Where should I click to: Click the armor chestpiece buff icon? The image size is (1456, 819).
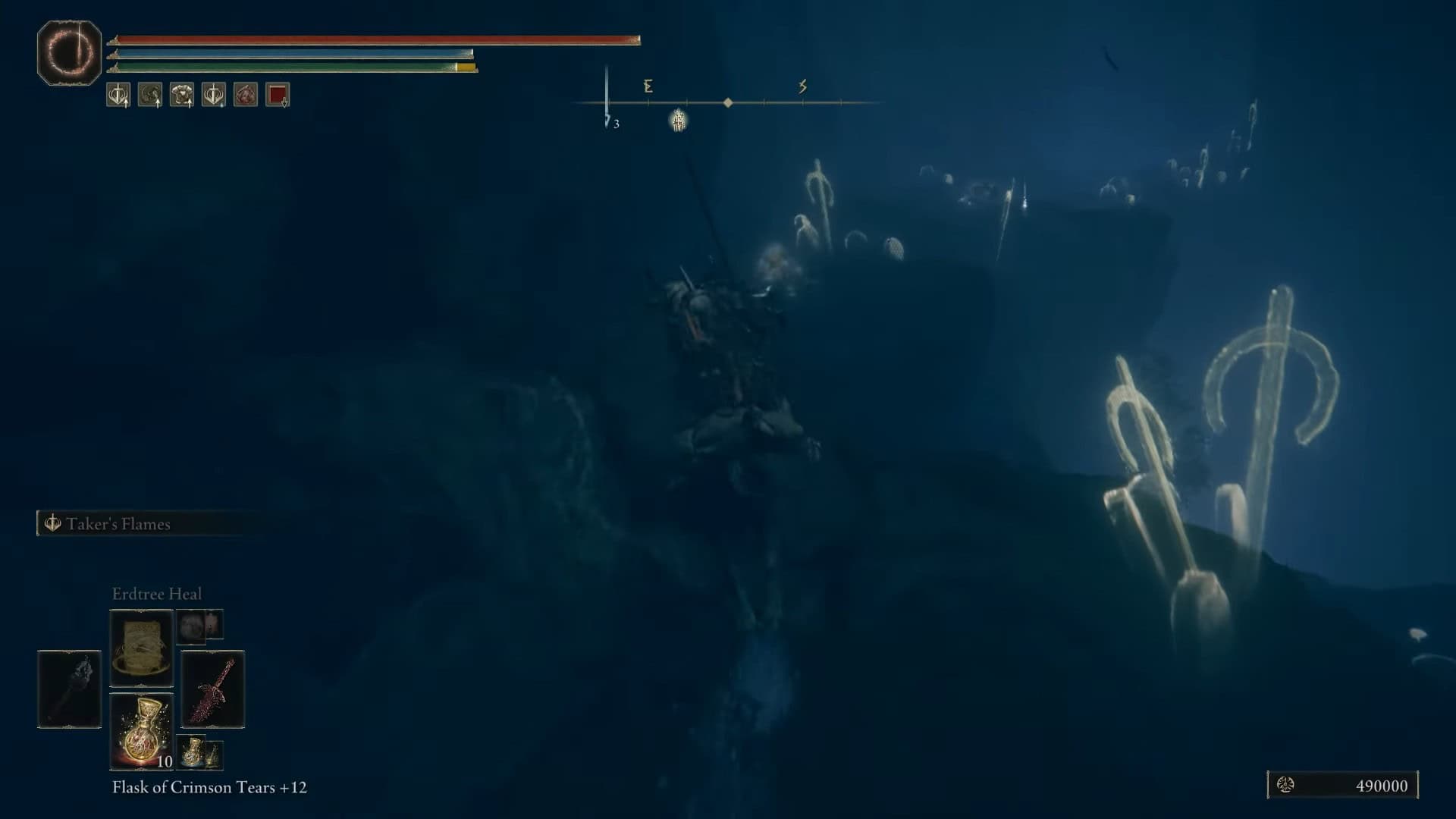click(x=182, y=95)
